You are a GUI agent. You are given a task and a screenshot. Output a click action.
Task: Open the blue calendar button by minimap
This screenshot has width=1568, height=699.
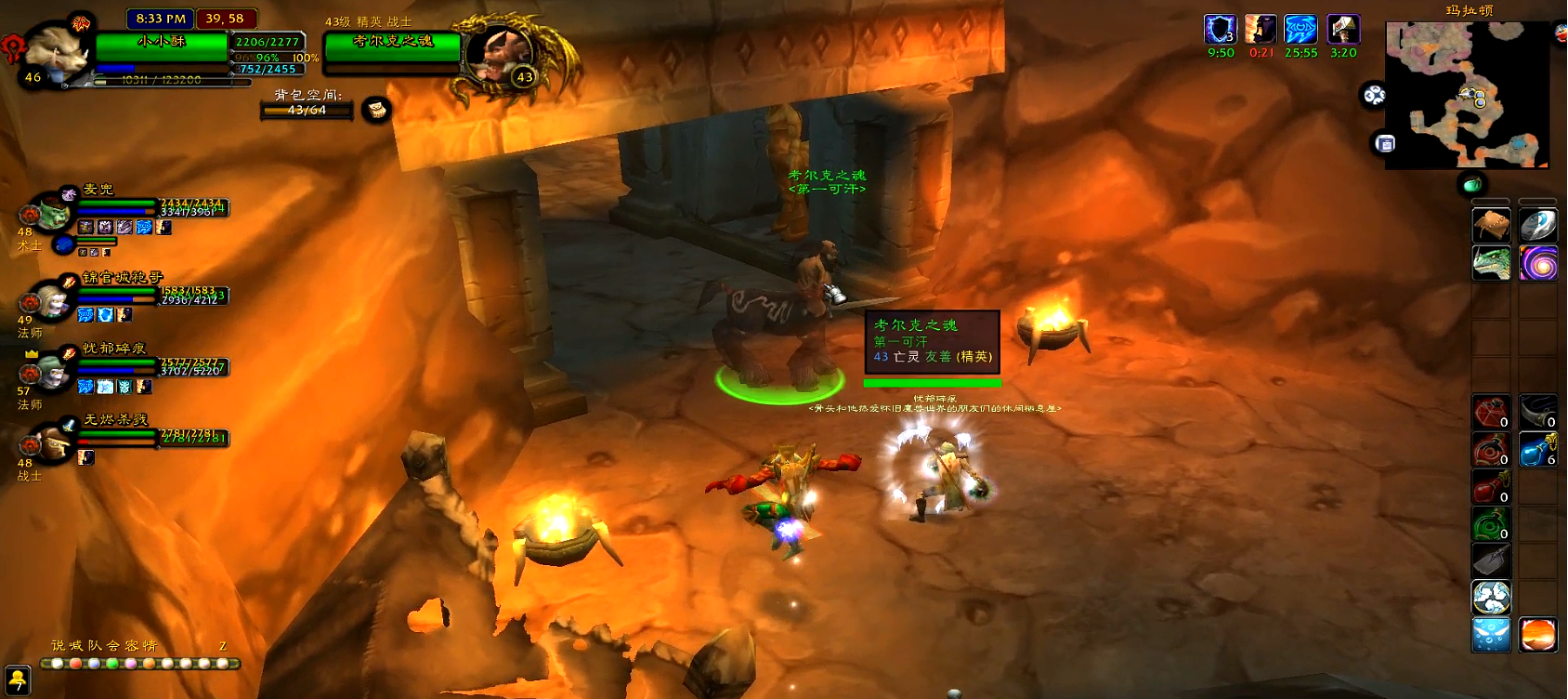tap(1385, 143)
